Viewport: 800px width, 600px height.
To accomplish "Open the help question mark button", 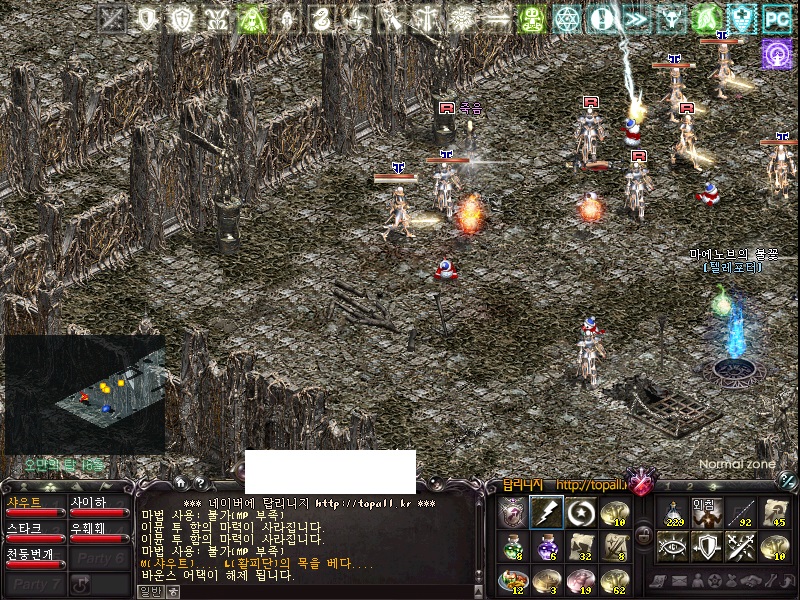I will 199,482.
